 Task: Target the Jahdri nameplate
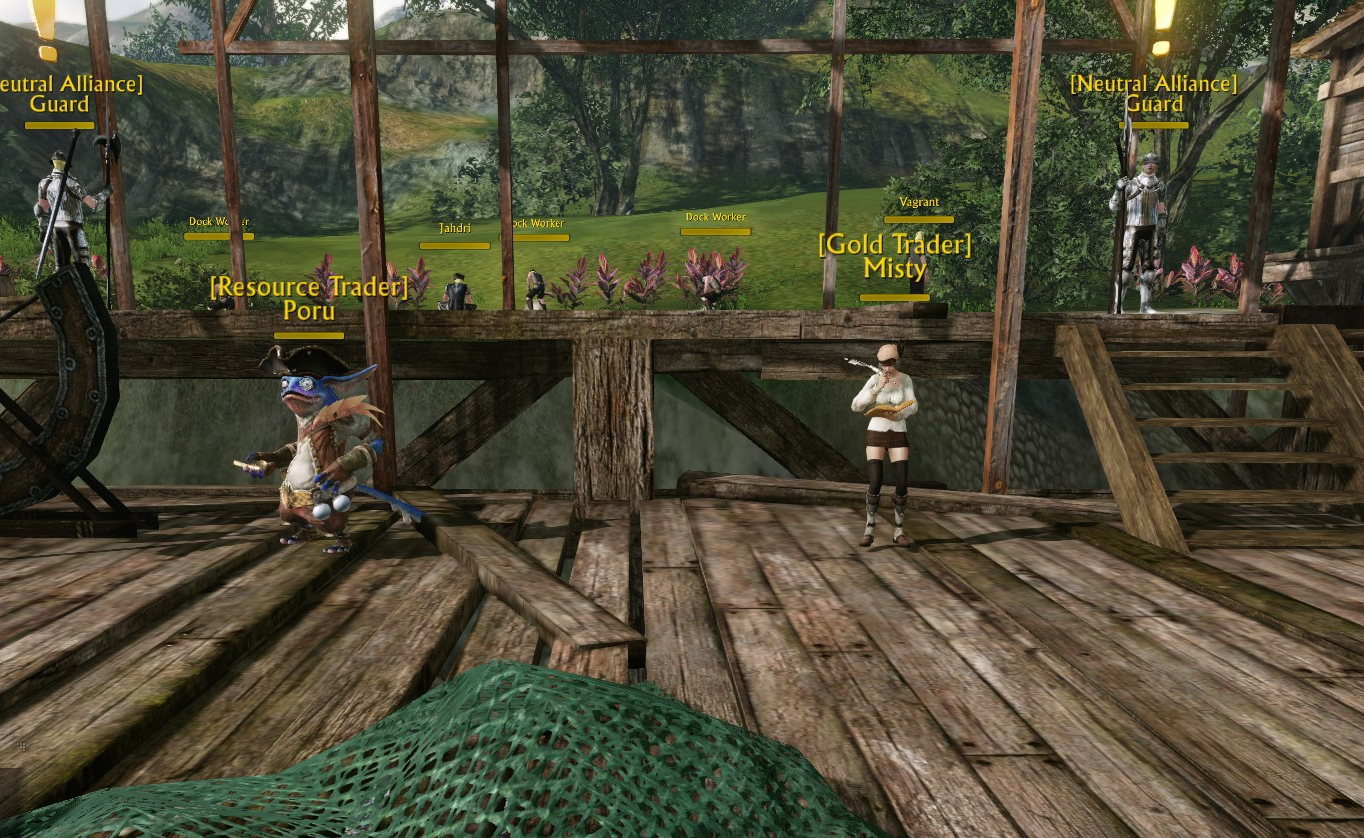tap(454, 229)
